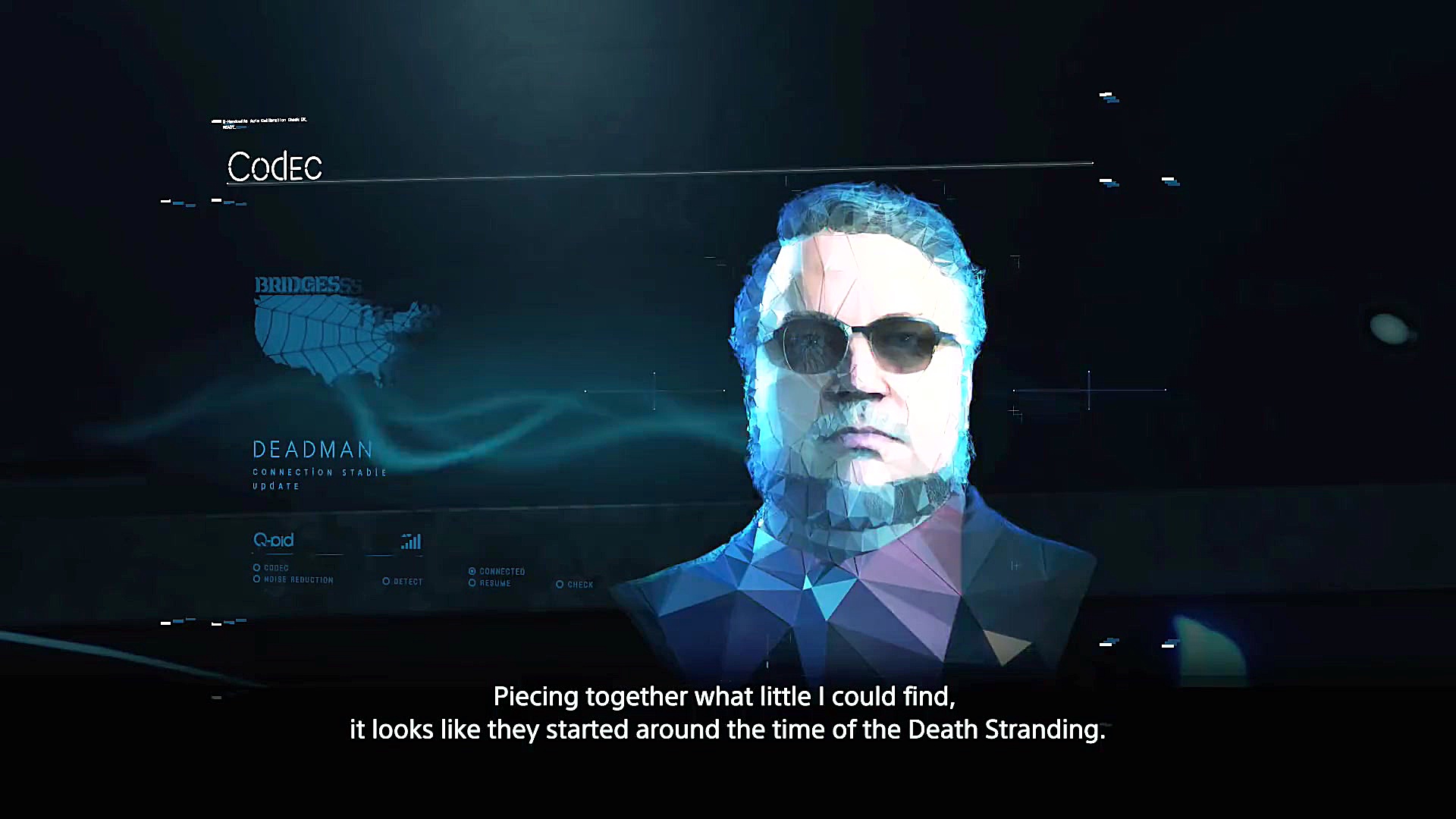This screenshot has width=1456, height=819.
Task: Click the Codec screen title
Action: pos(275,167)
